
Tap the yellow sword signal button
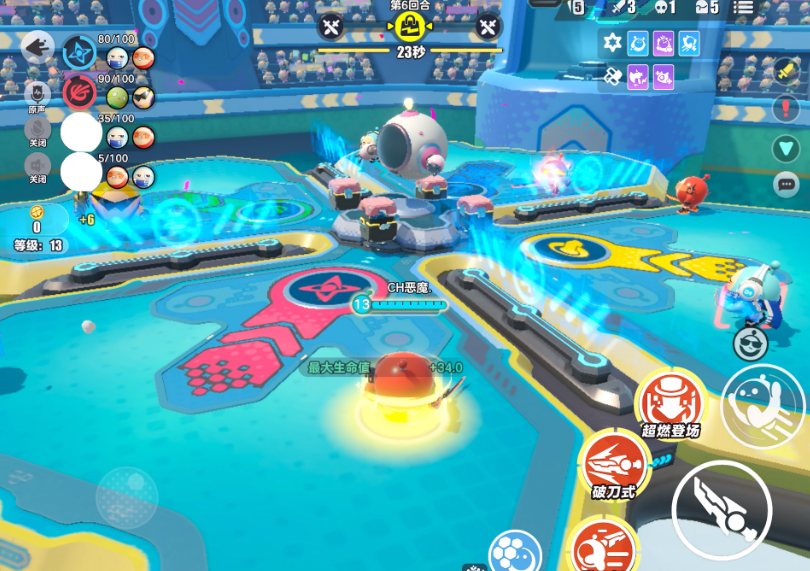point(786,71)
